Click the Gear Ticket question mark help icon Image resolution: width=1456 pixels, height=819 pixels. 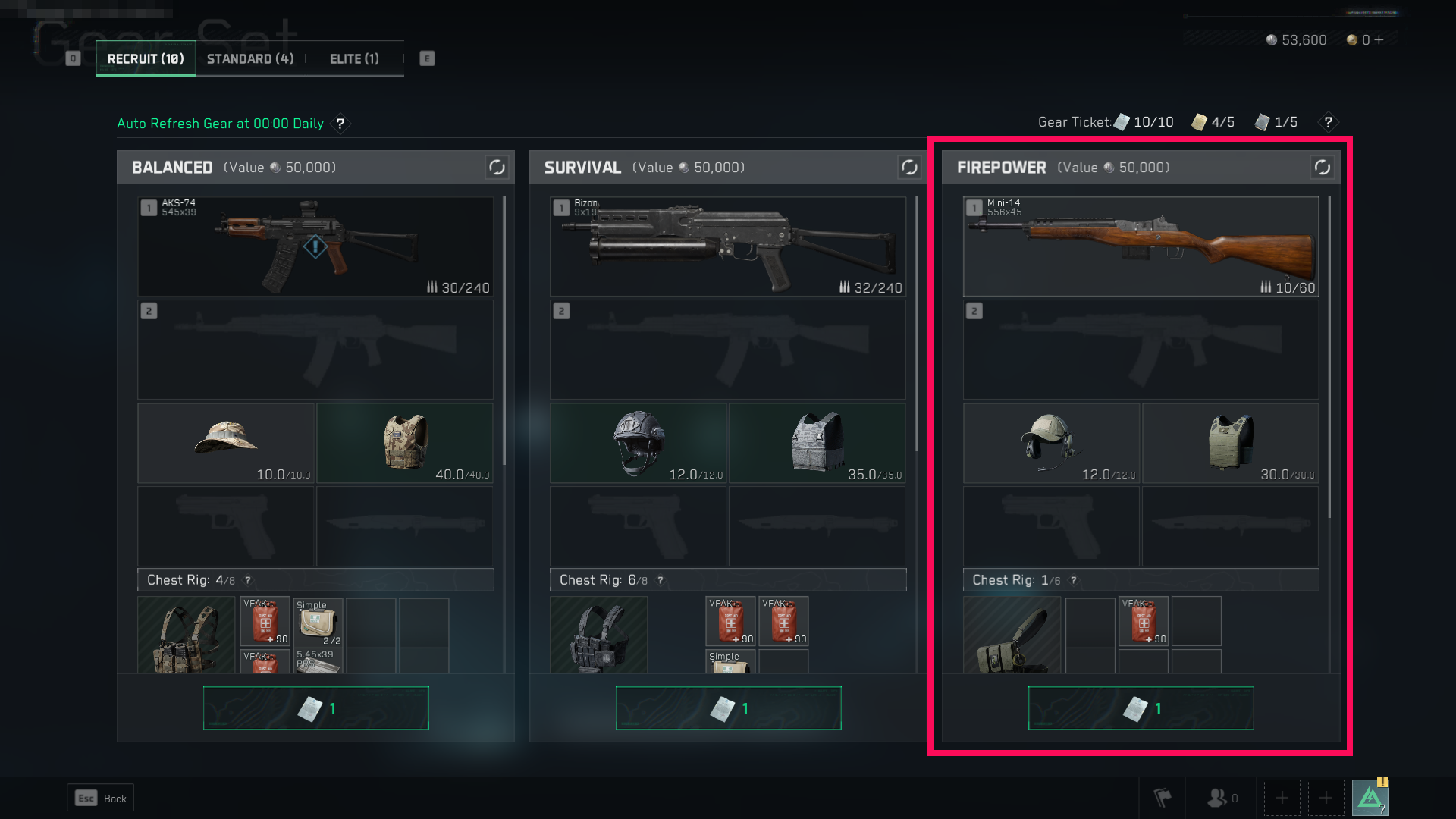coord(1327,122)
